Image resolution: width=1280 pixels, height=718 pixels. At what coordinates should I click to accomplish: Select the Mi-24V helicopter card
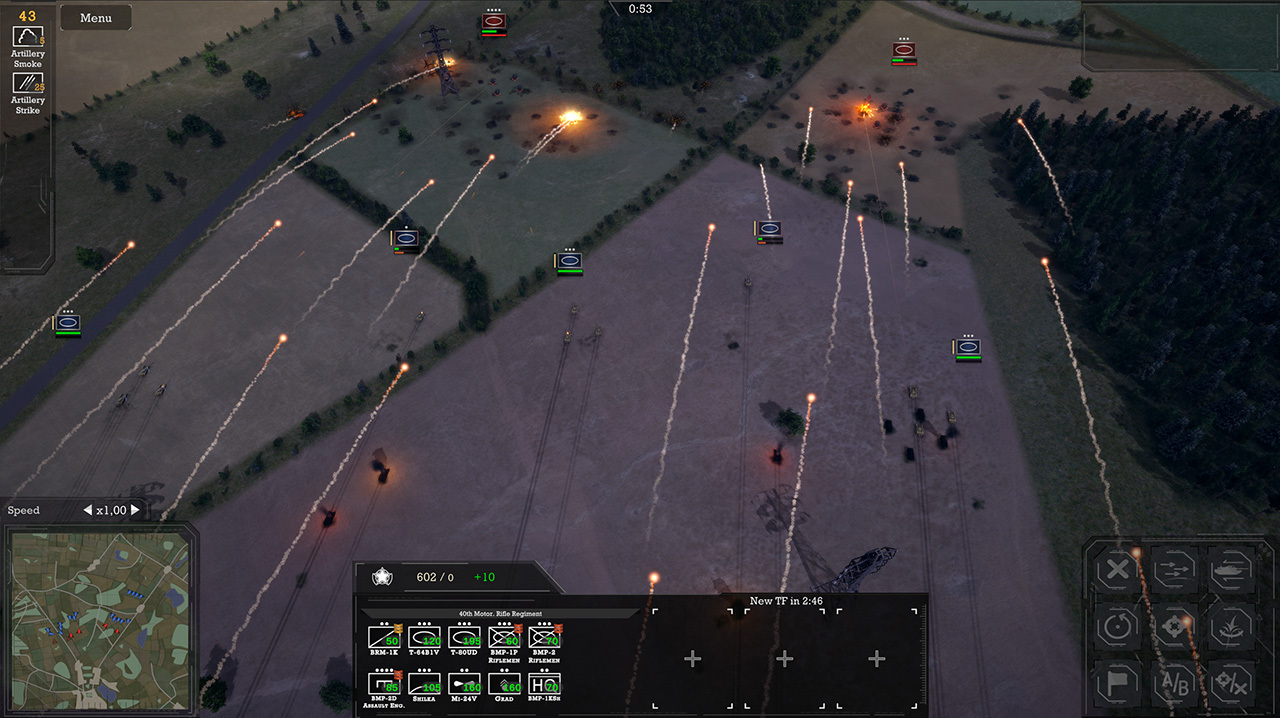coord(464,684)
